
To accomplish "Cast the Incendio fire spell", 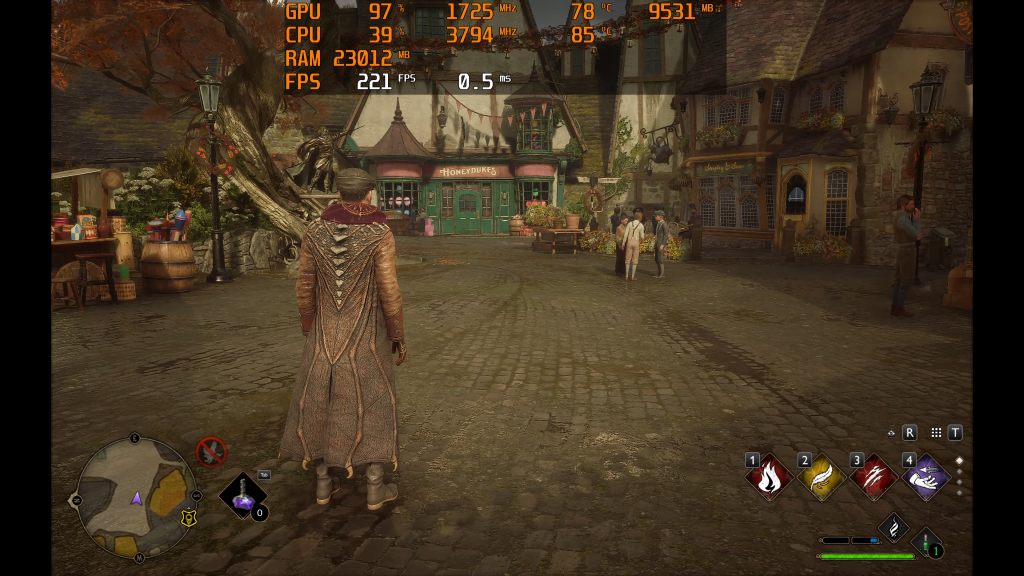I will pyautogui.click(x=769, y=477).
